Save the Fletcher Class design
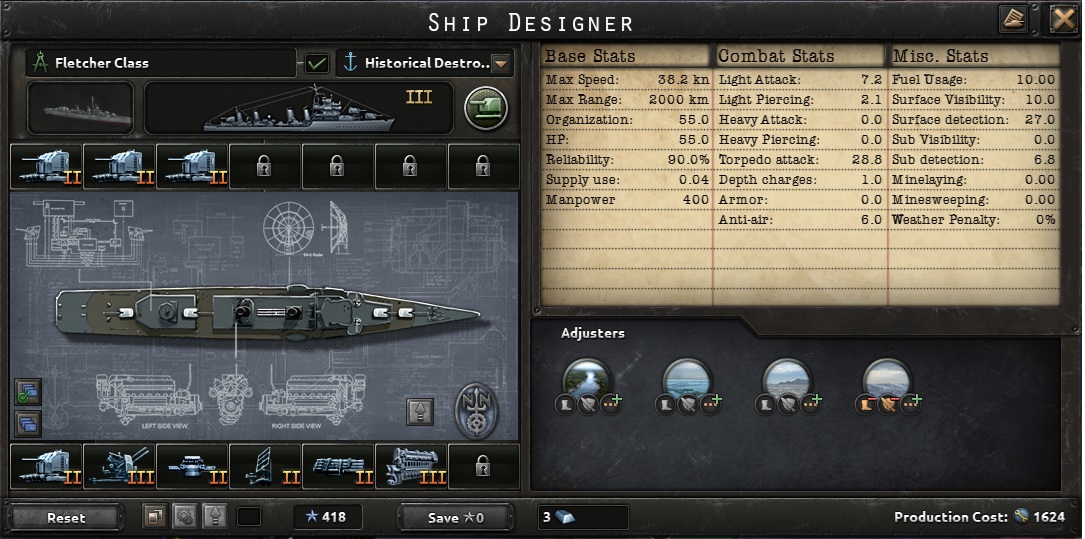The image size is (1085, 539). click(455, 517)
